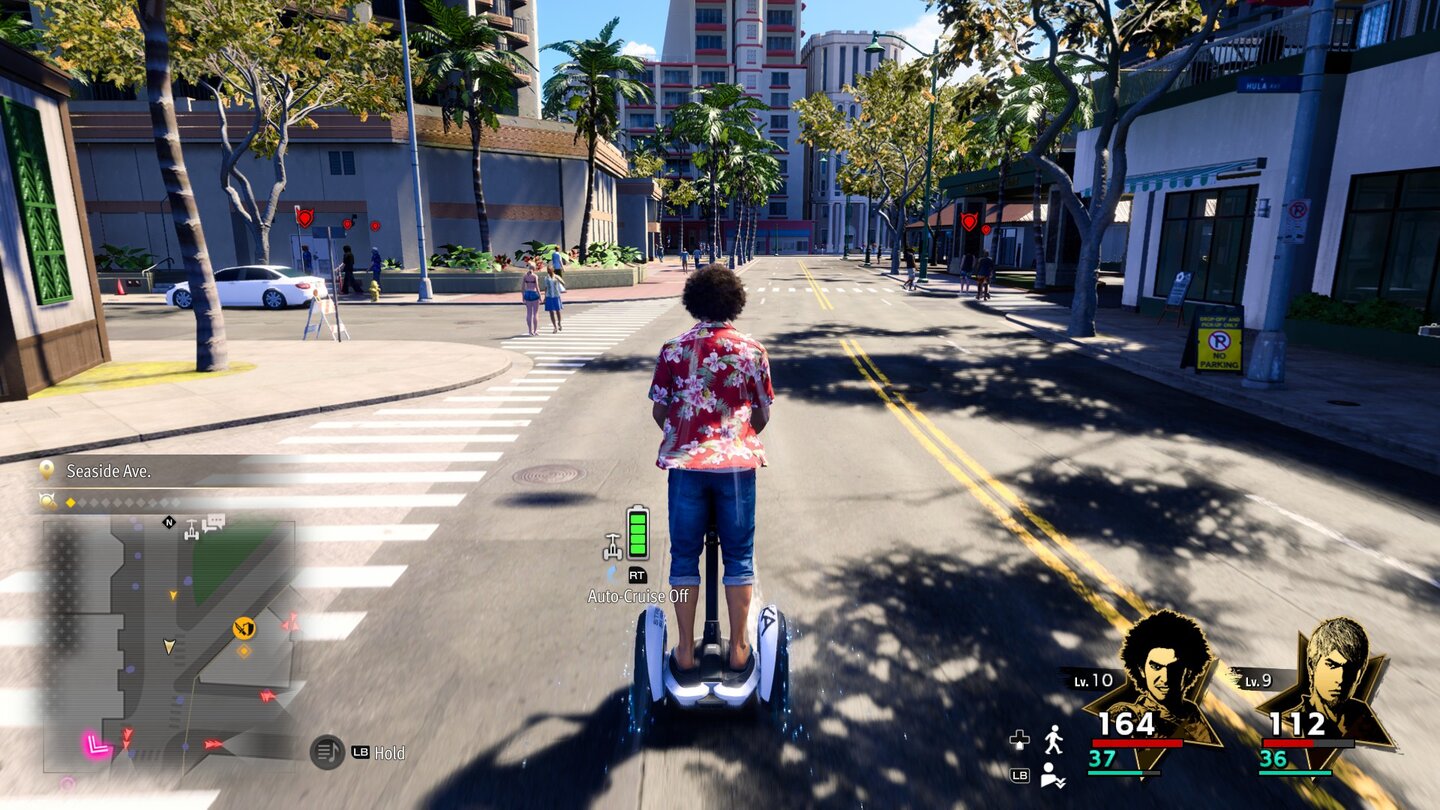Open the music playlist icon
The width and height of the screenshot is (1440, 810).
(x=327, y=752)
